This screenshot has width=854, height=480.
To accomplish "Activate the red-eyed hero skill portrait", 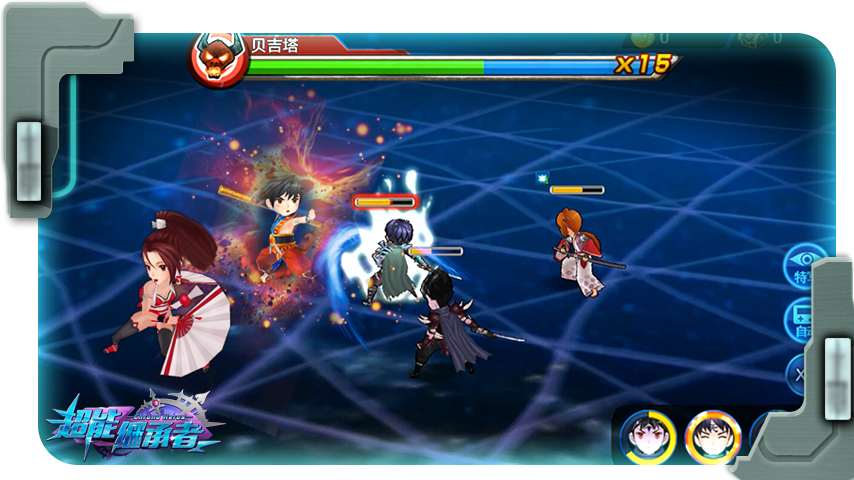I will 647,436.
